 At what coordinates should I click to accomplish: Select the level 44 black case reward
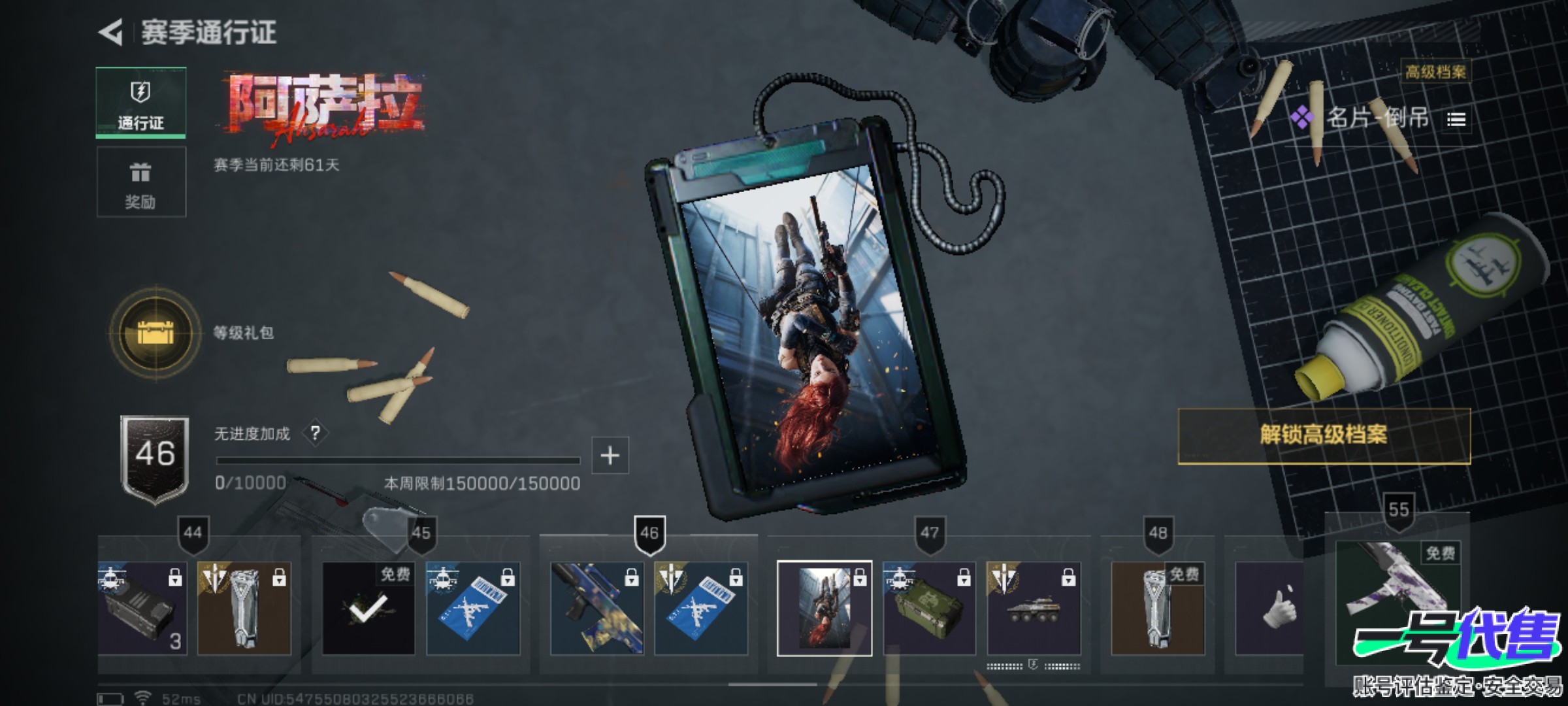coord(142,608)
